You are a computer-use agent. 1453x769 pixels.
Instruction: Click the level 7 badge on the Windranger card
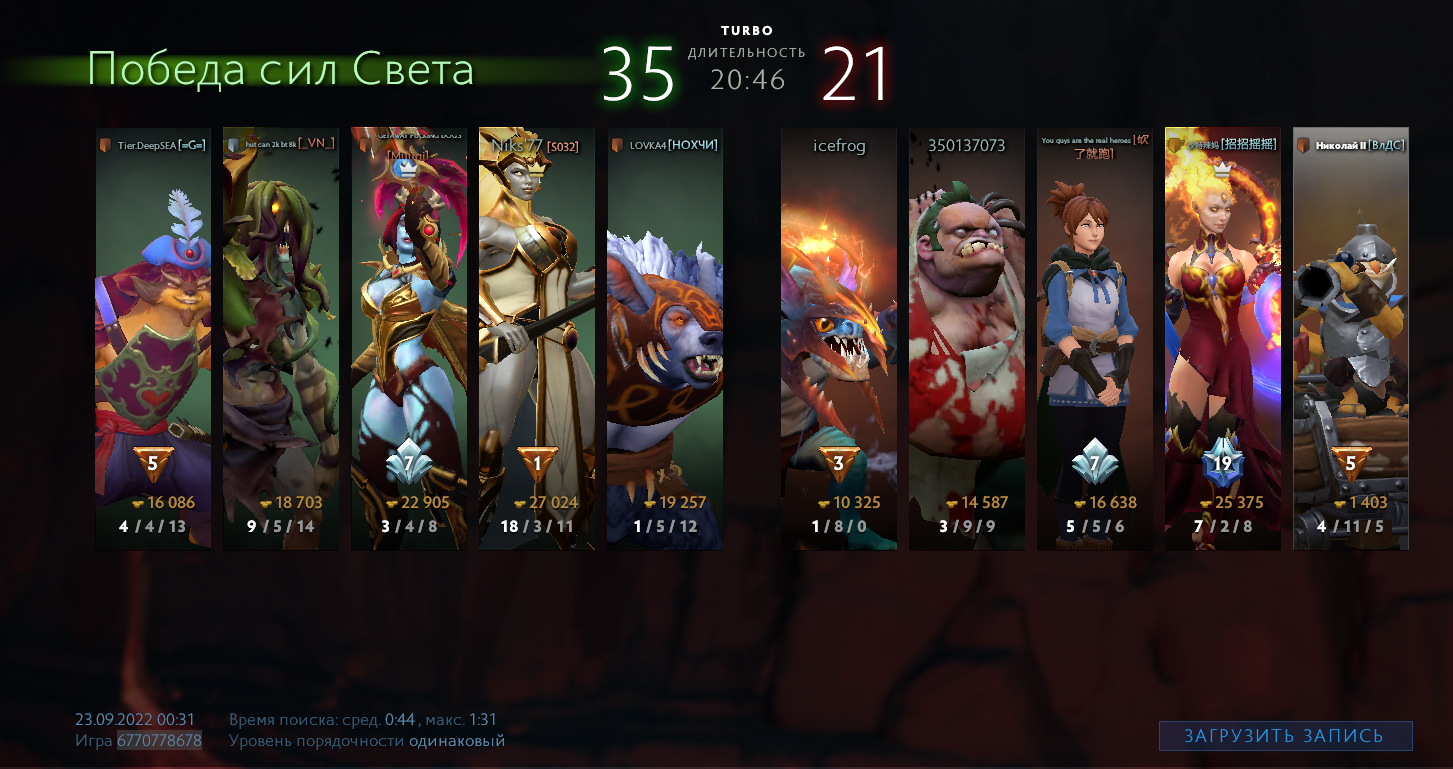(x=1093, y=462)
